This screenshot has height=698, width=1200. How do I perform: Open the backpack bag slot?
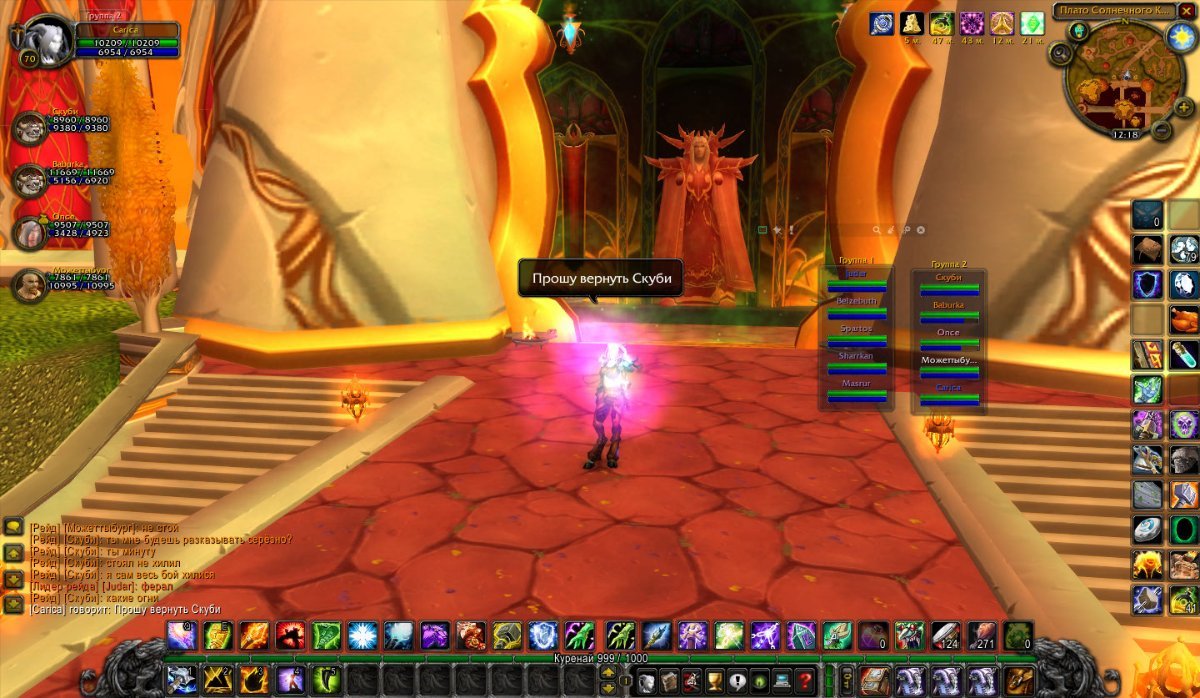point(1019,682)
